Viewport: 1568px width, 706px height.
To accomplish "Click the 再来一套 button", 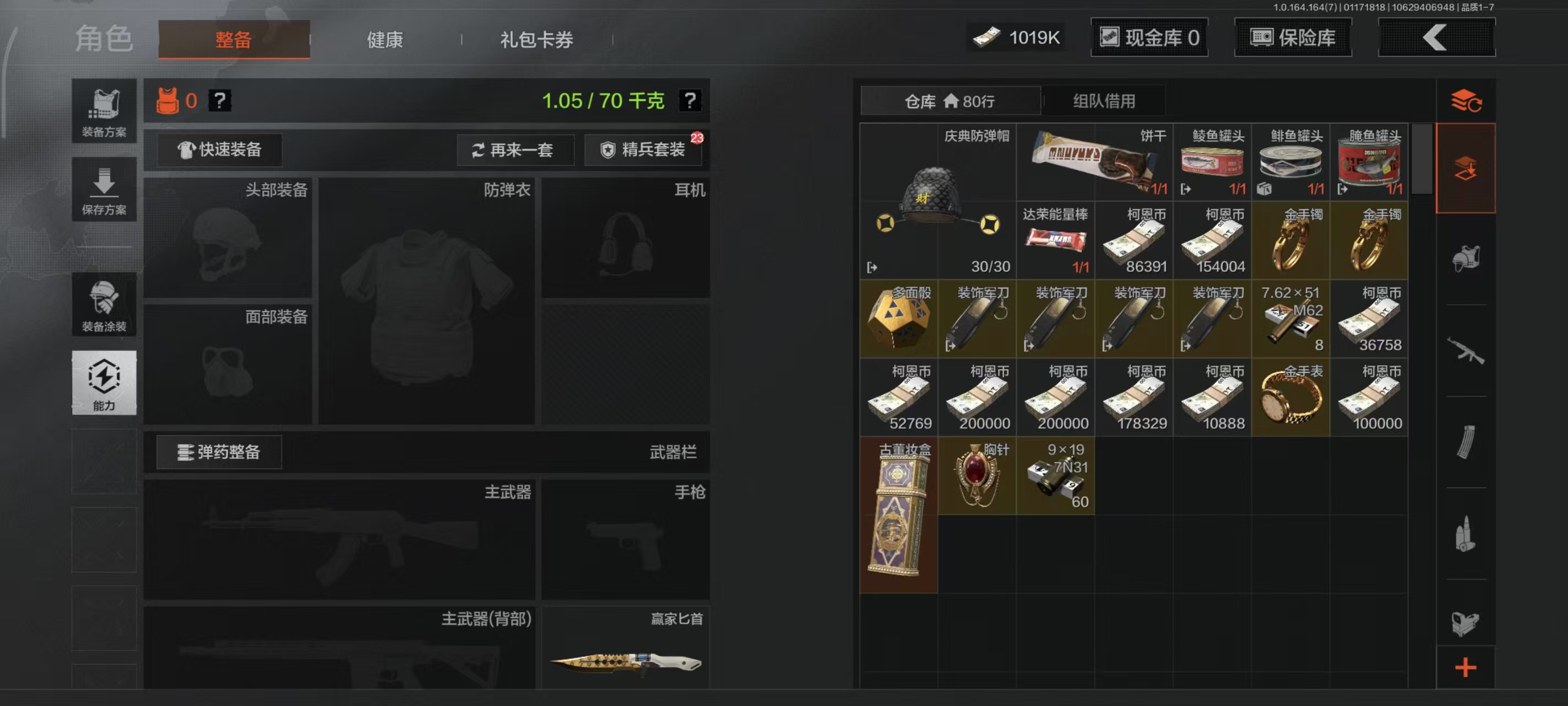I will pos(515,150).
